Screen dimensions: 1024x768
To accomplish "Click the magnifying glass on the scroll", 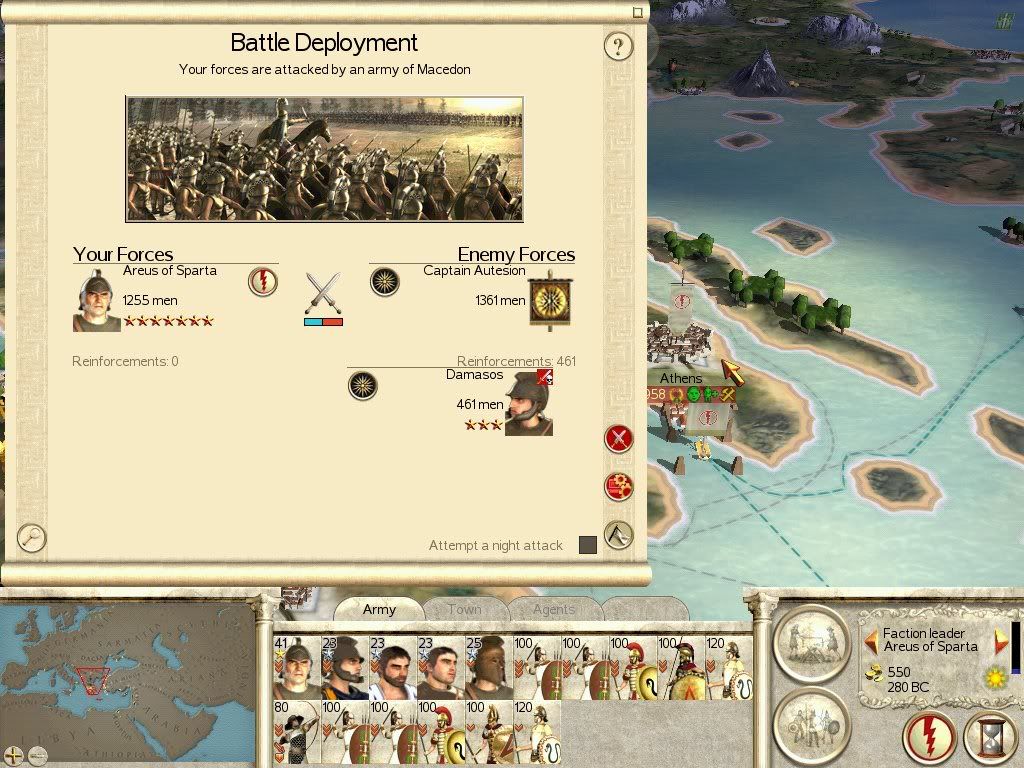I will pyautogui.click(x=32, y=538).
